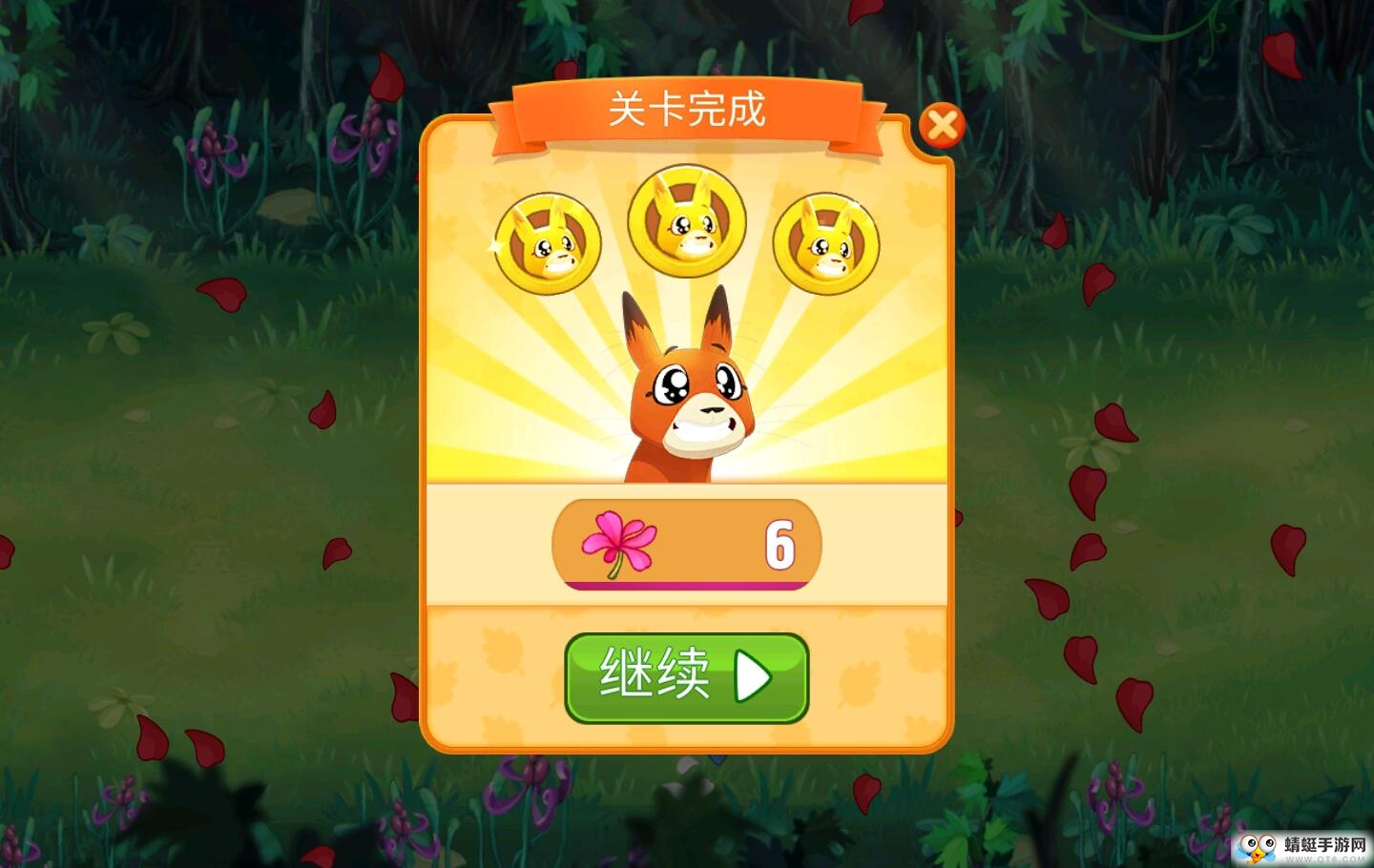Select the right rabbit medal coin
The image size is (1374, 868).
tap(826, 241)
